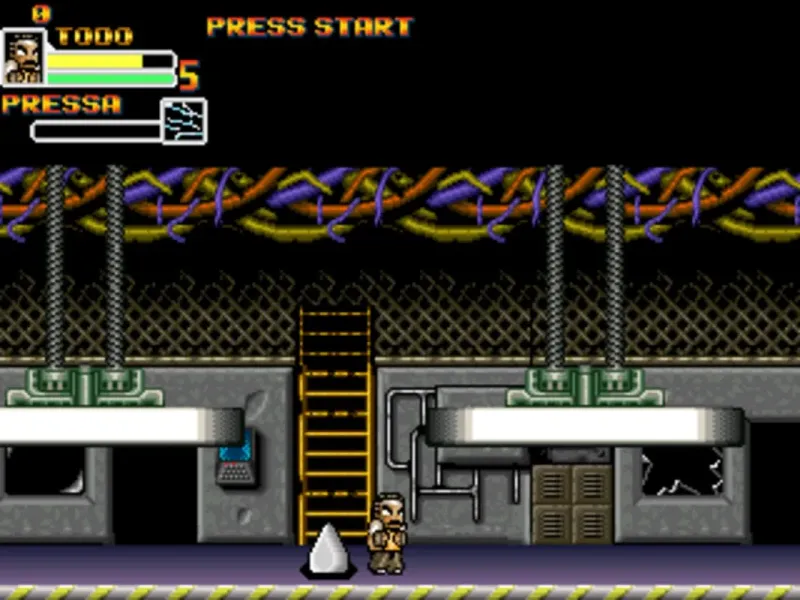Click Todo's player portrait
The width and height of the screenshot is (800, 600).
tap(23, 57)
